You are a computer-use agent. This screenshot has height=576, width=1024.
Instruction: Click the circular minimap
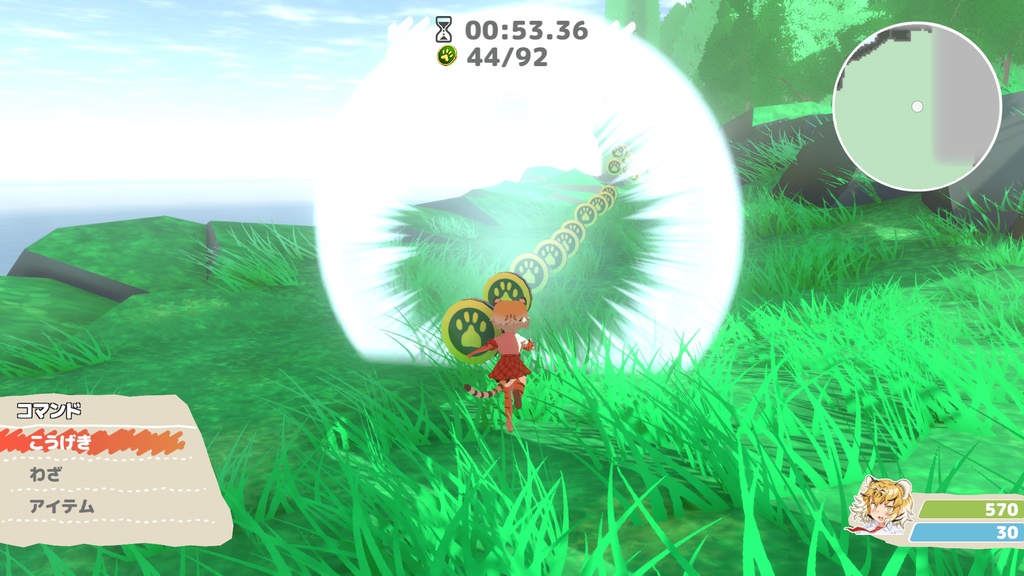click(916, 106)
